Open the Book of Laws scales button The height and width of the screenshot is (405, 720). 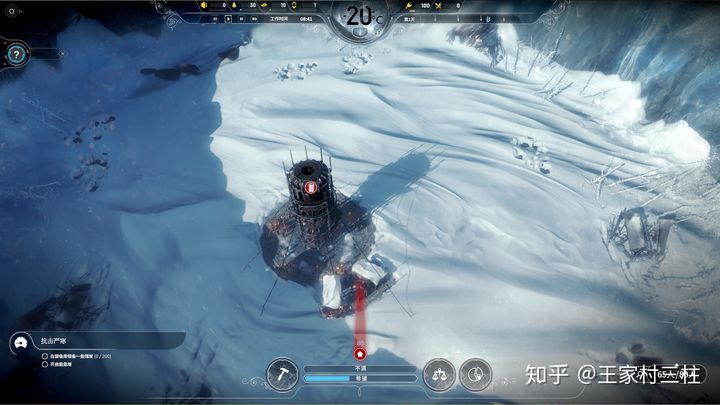tap(438, 375)
